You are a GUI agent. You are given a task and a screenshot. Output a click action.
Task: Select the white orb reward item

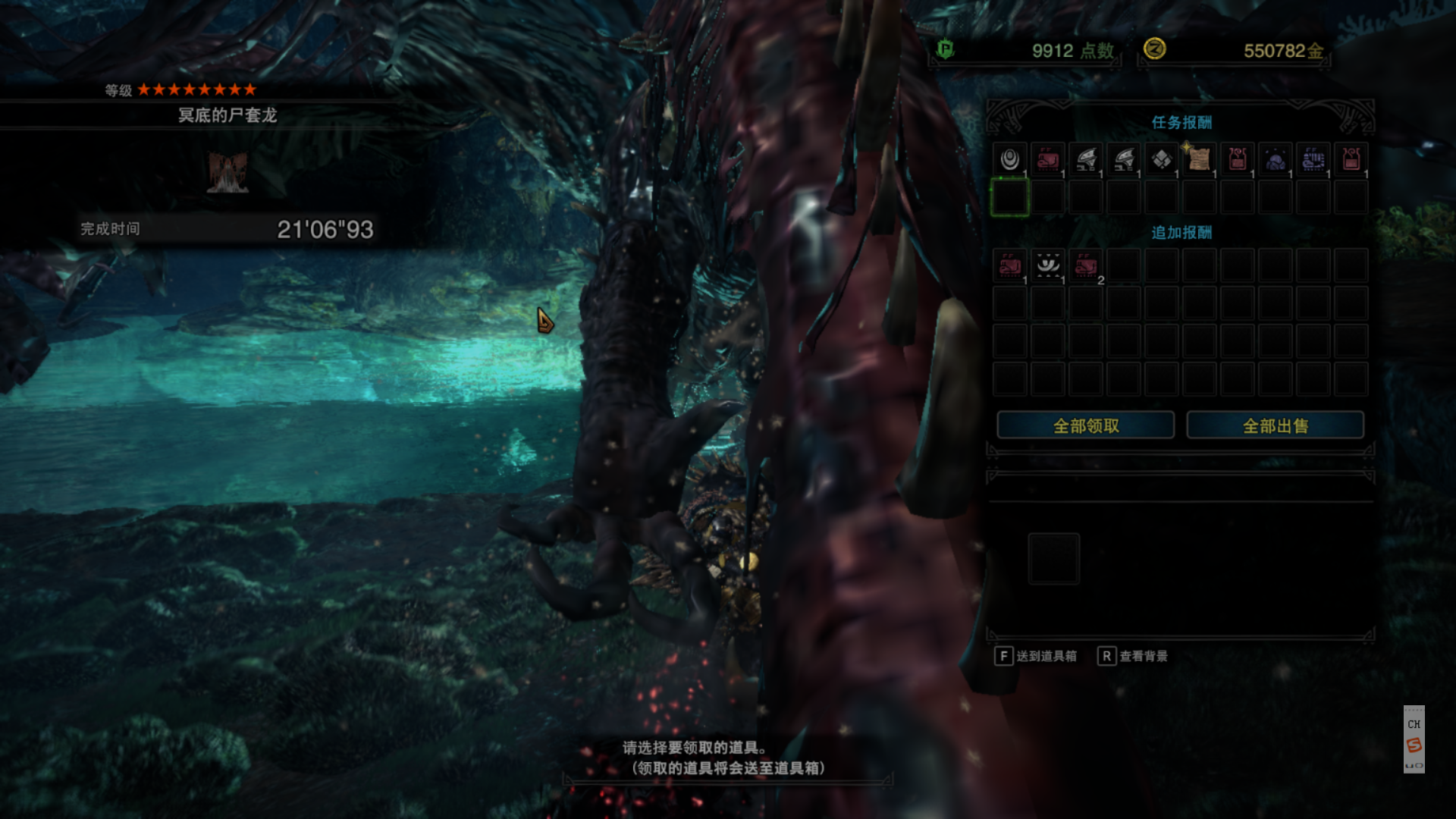1009,159
